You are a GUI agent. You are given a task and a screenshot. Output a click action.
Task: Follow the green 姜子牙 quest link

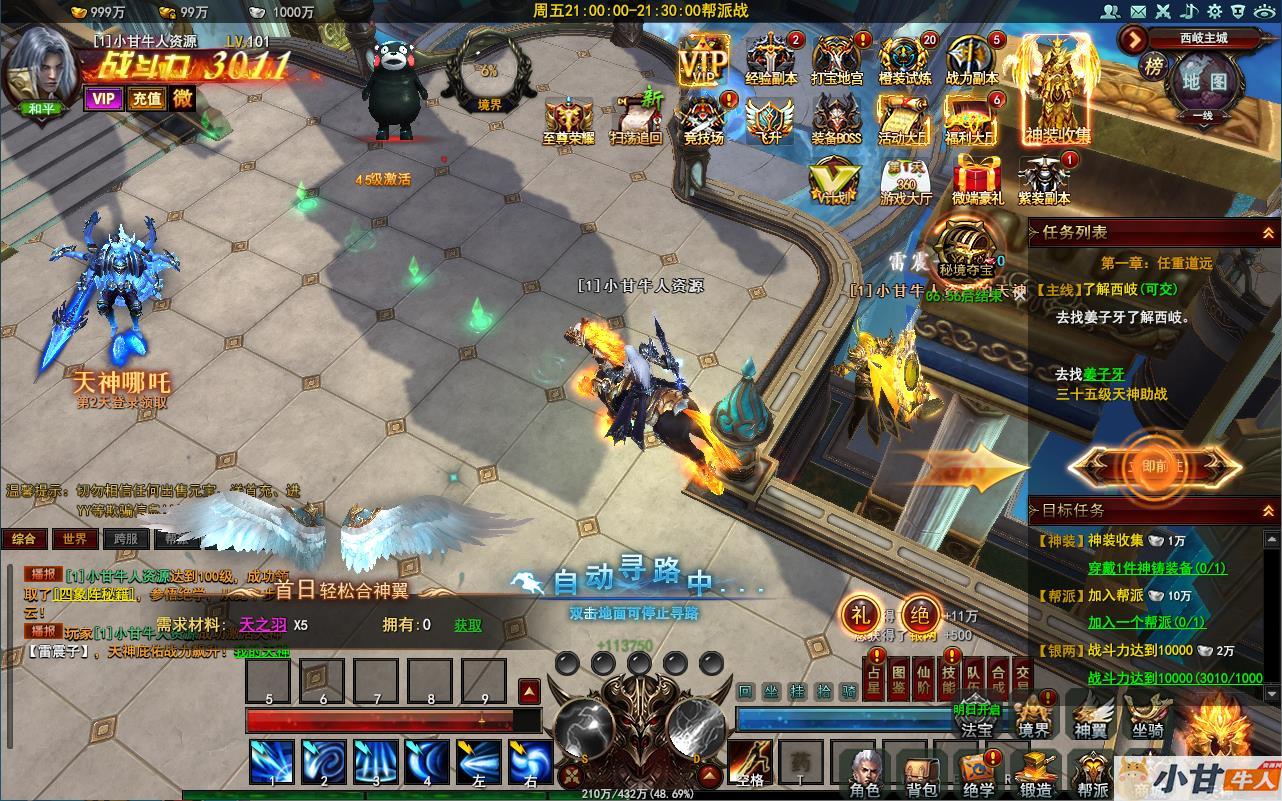[x=1104, y=374]
